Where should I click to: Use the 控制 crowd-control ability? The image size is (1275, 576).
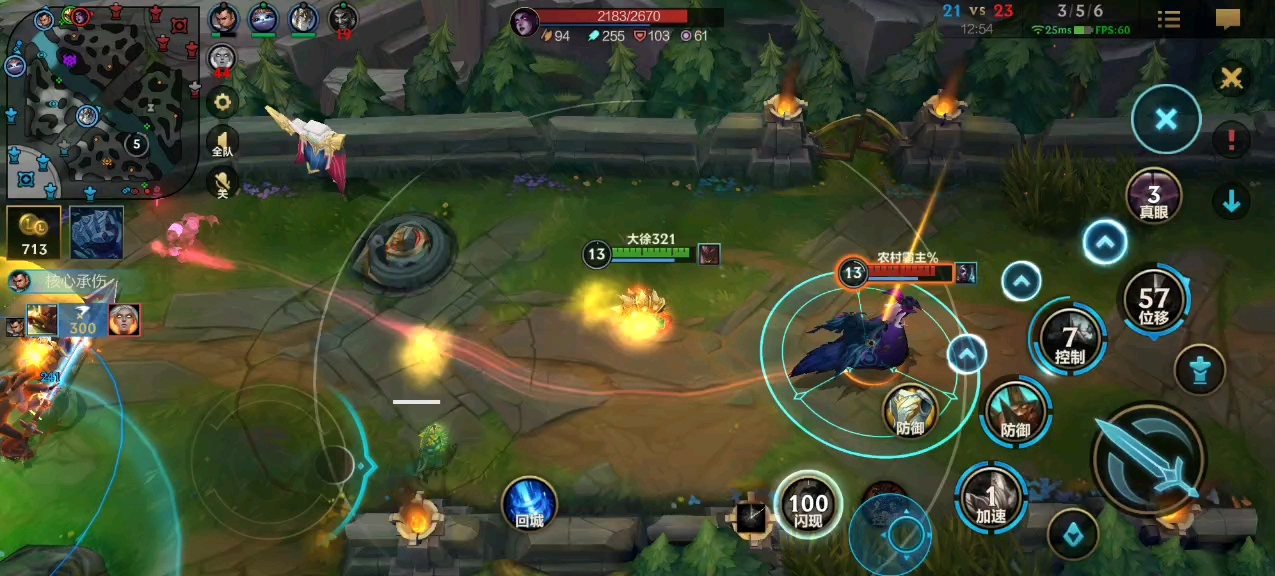point(1069,340)
